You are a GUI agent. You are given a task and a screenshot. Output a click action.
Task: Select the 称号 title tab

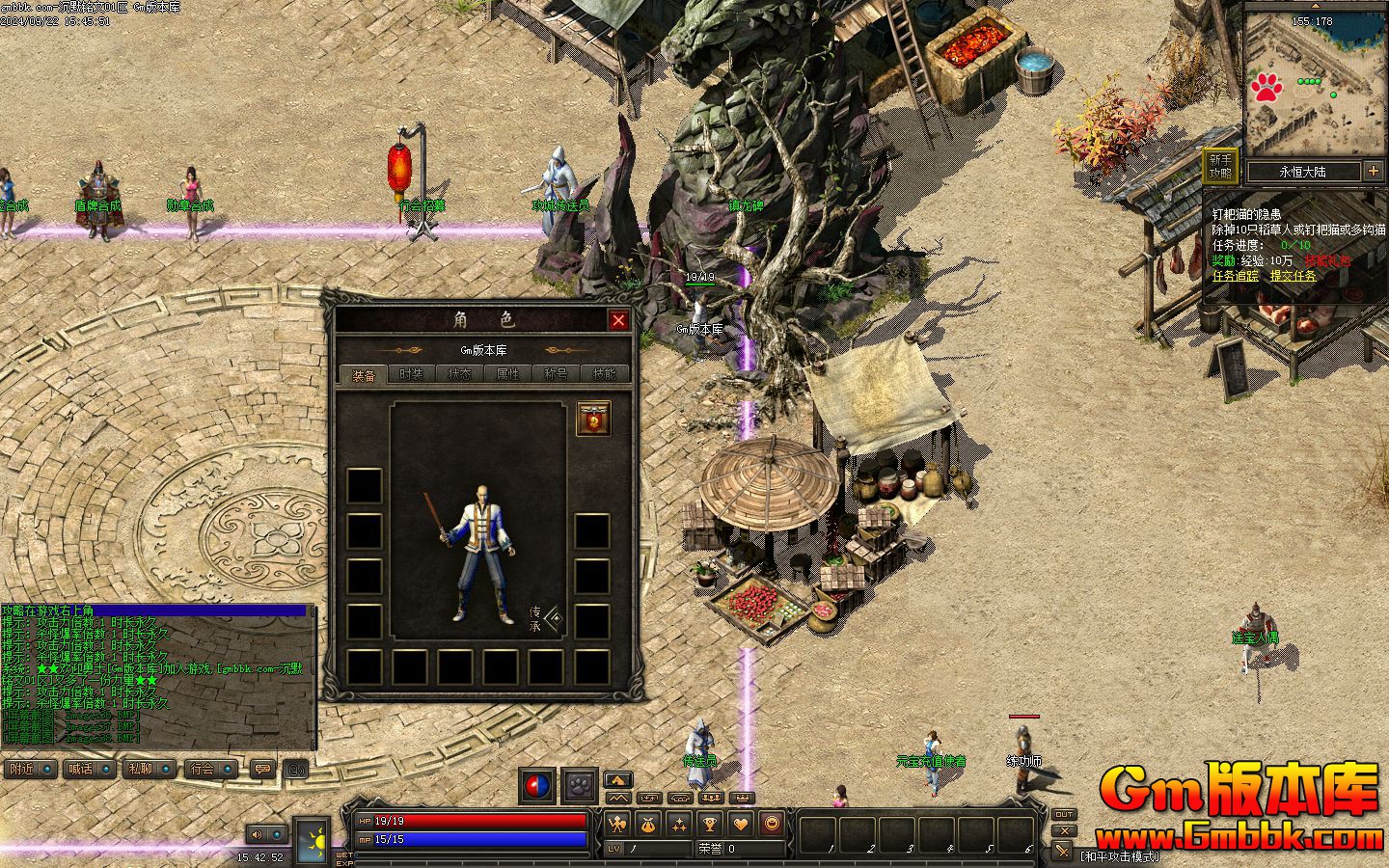click(x=557, y=374)
